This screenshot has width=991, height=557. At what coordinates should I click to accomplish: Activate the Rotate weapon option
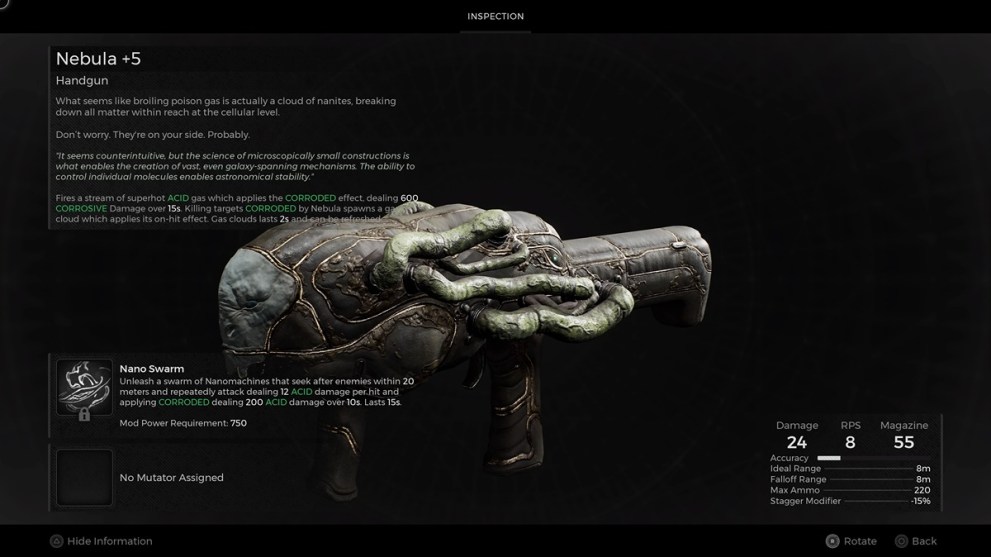point(850,541)
